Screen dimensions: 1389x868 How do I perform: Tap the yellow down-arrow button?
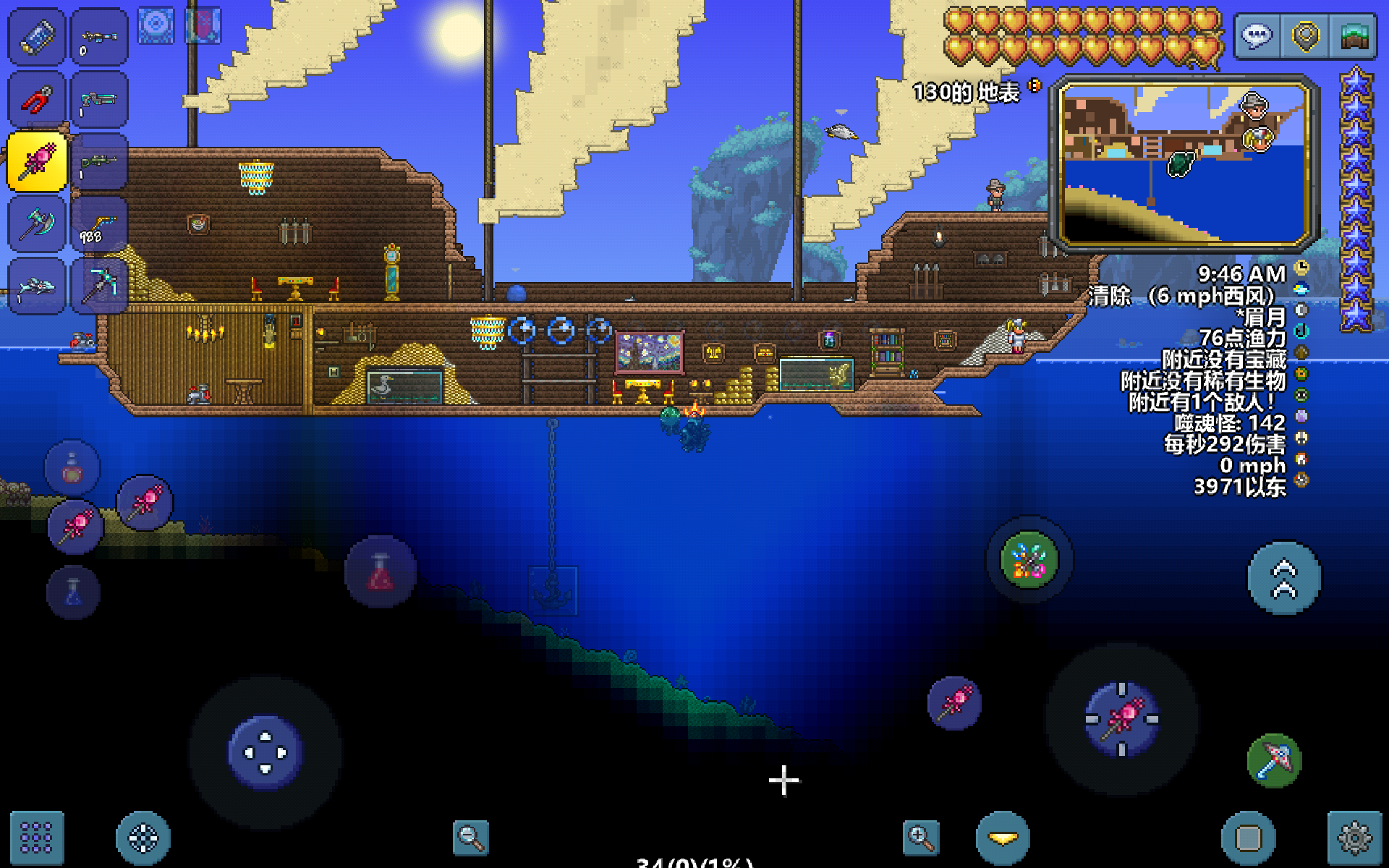coord(1003,838)
